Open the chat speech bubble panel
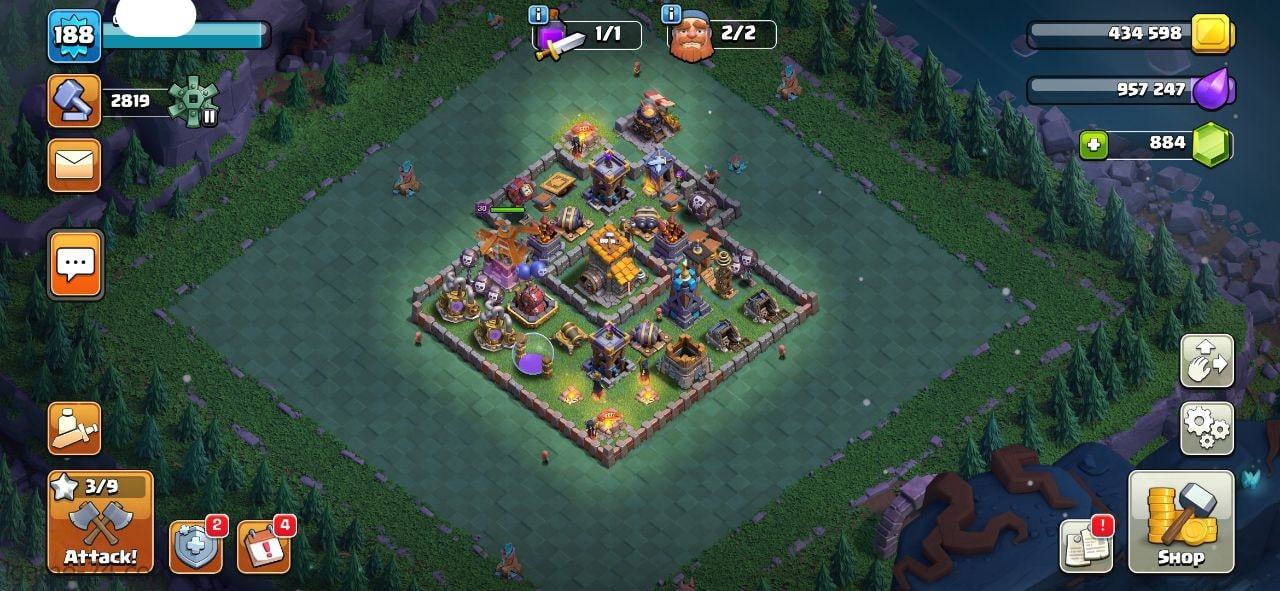This screenshot has height=591, width=1280. click(75, 264)
